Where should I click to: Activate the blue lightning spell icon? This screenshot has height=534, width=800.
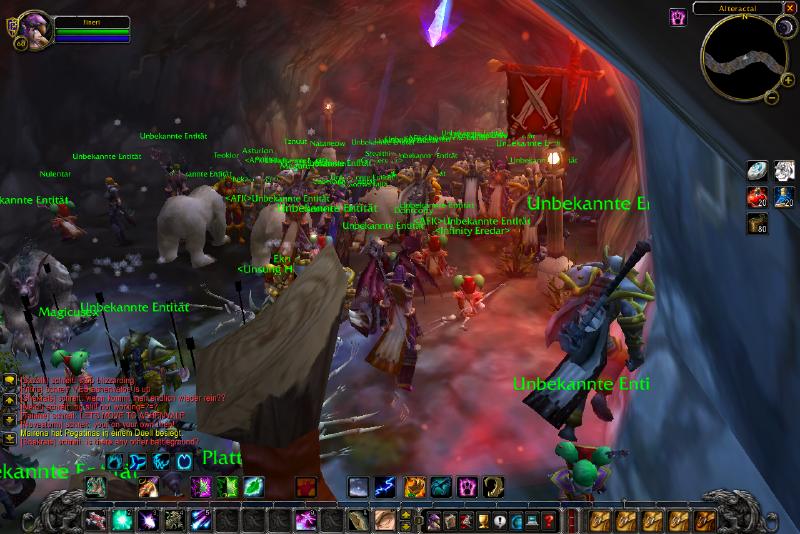[384, 487]
